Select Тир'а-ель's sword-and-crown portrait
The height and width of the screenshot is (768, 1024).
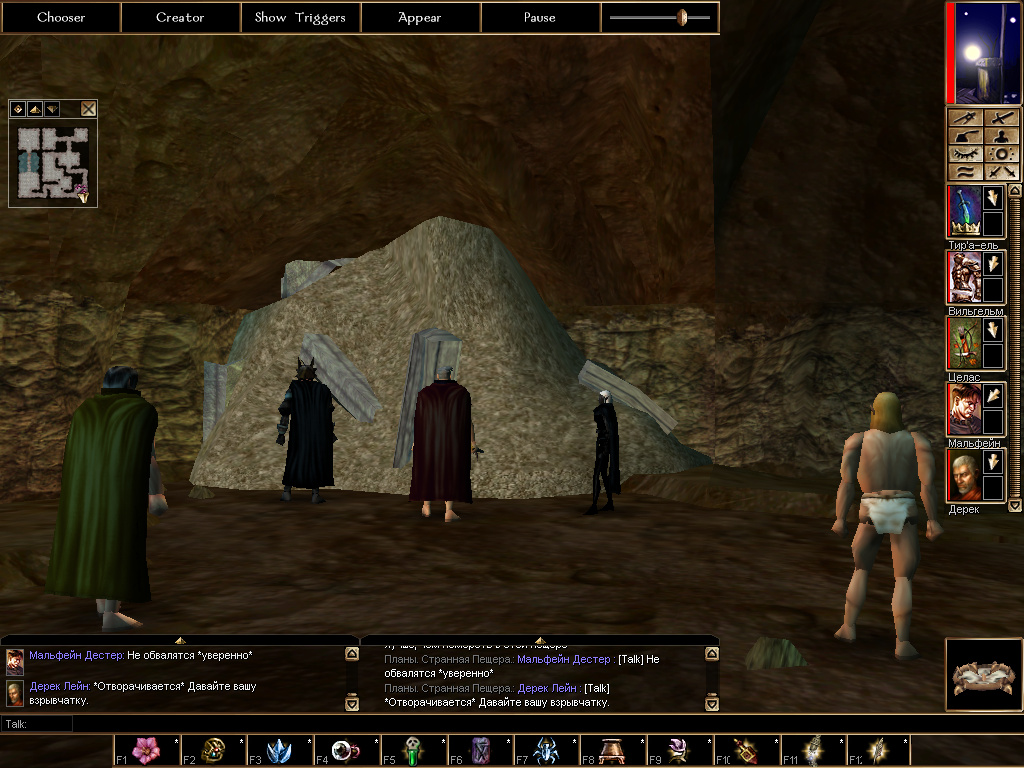pyautogui.click(x=964, y=212)
